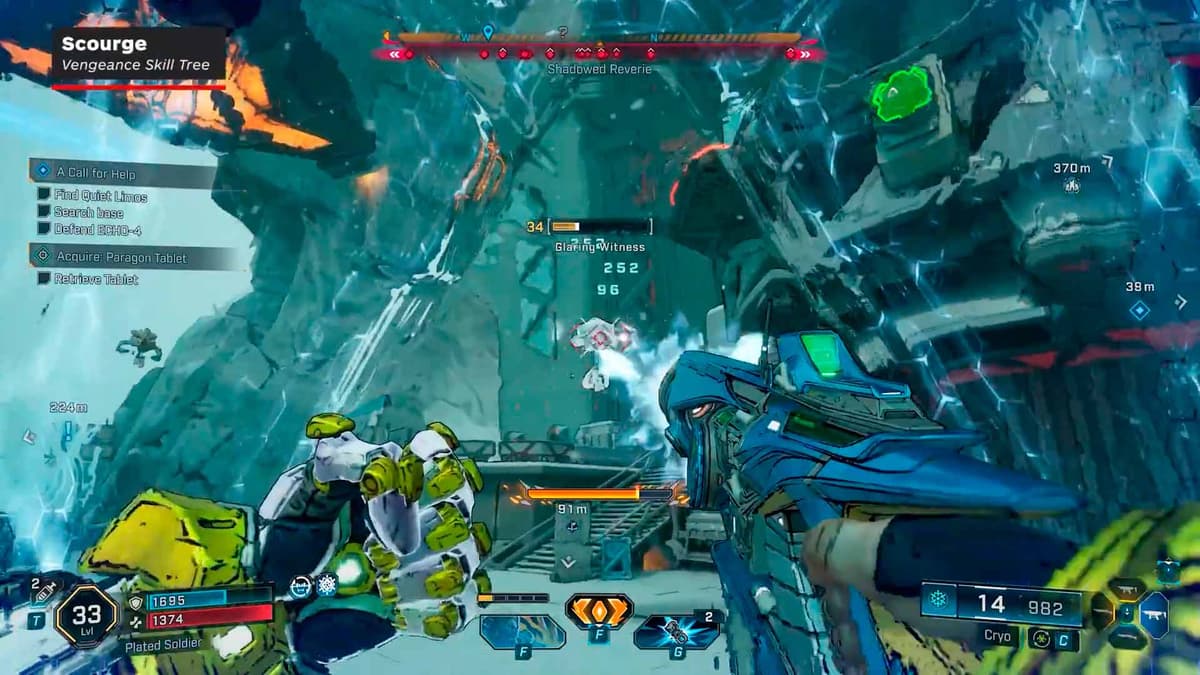Screen dimensions: 1200x675
Task: Activate the orange chevron action skill icon
Action: [x=598, y=610]
